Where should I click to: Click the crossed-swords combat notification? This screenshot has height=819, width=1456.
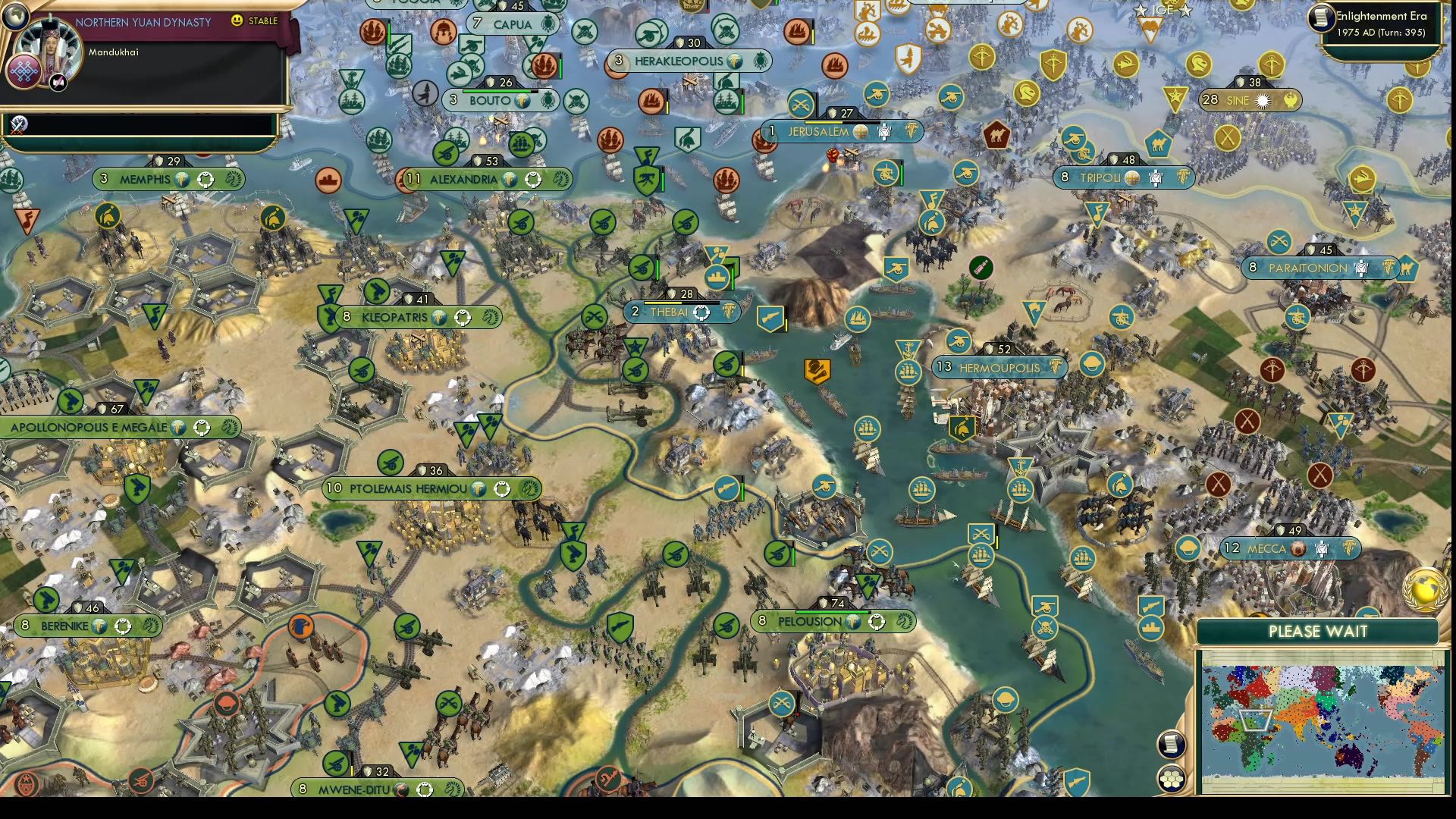(18, 125)
